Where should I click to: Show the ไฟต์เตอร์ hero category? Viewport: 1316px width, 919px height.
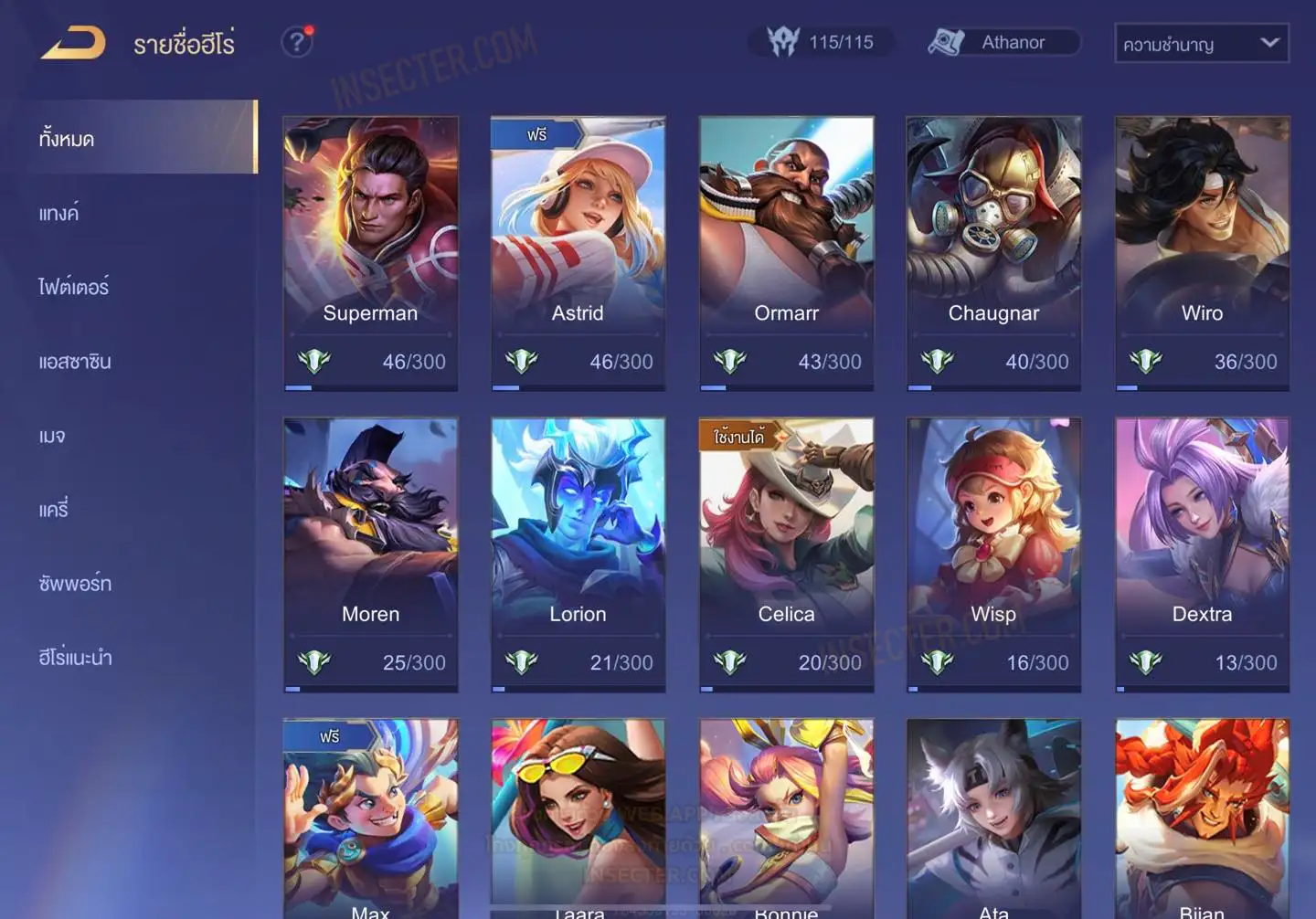coord(74,287)
